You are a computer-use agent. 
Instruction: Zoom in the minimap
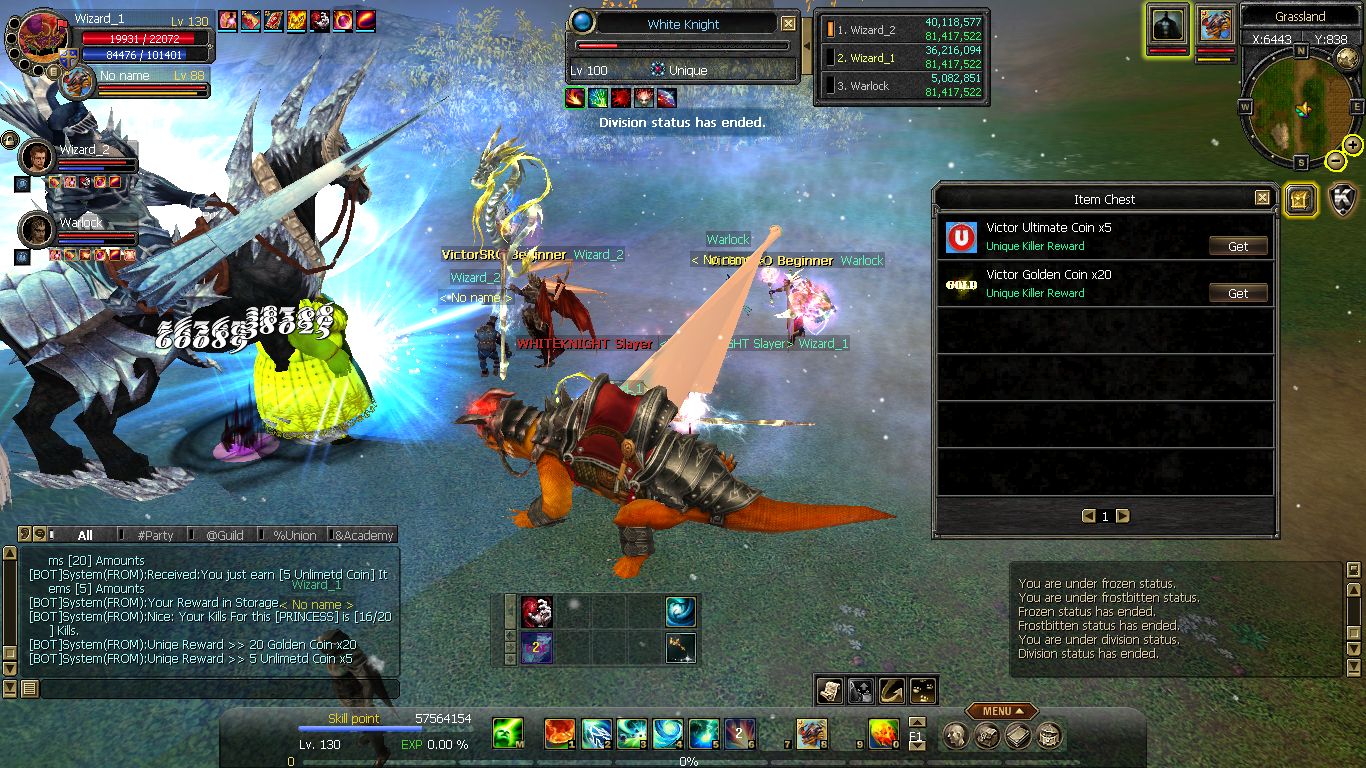click(x=1353, y=145)
